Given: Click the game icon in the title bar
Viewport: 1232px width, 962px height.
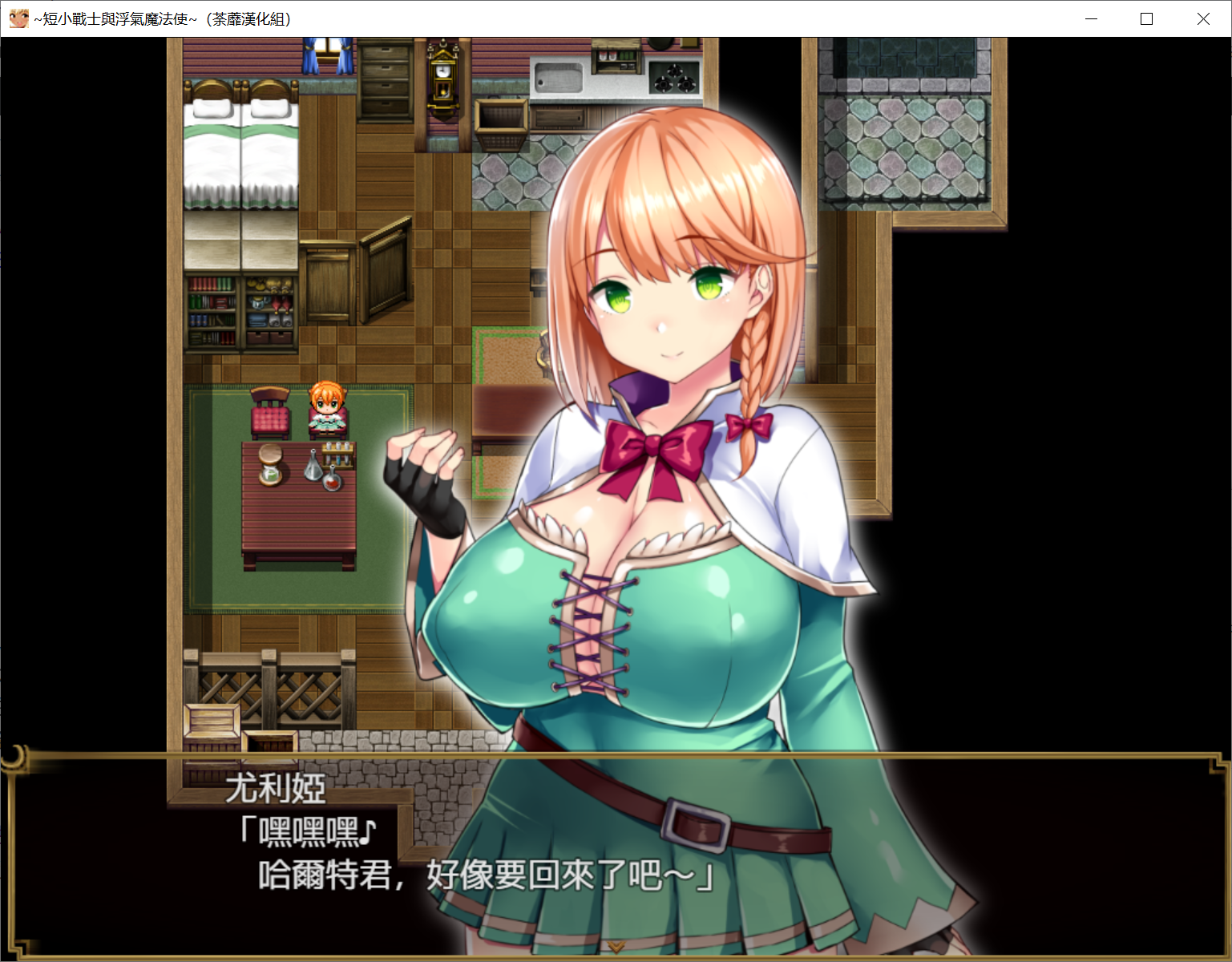Looking at the screenshot, I should coord(18,18).
